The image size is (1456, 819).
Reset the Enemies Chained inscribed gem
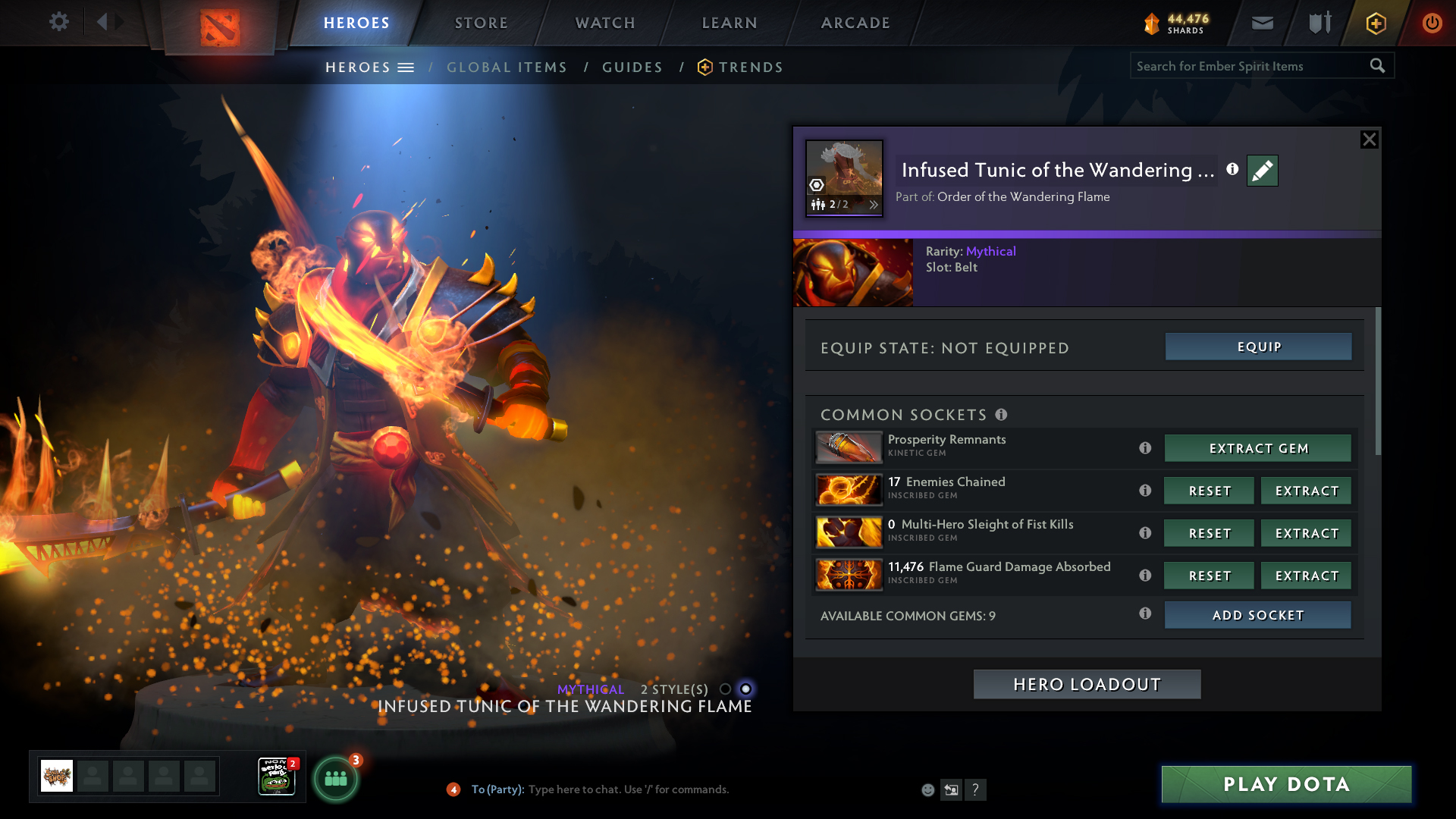click(1210, 491)
